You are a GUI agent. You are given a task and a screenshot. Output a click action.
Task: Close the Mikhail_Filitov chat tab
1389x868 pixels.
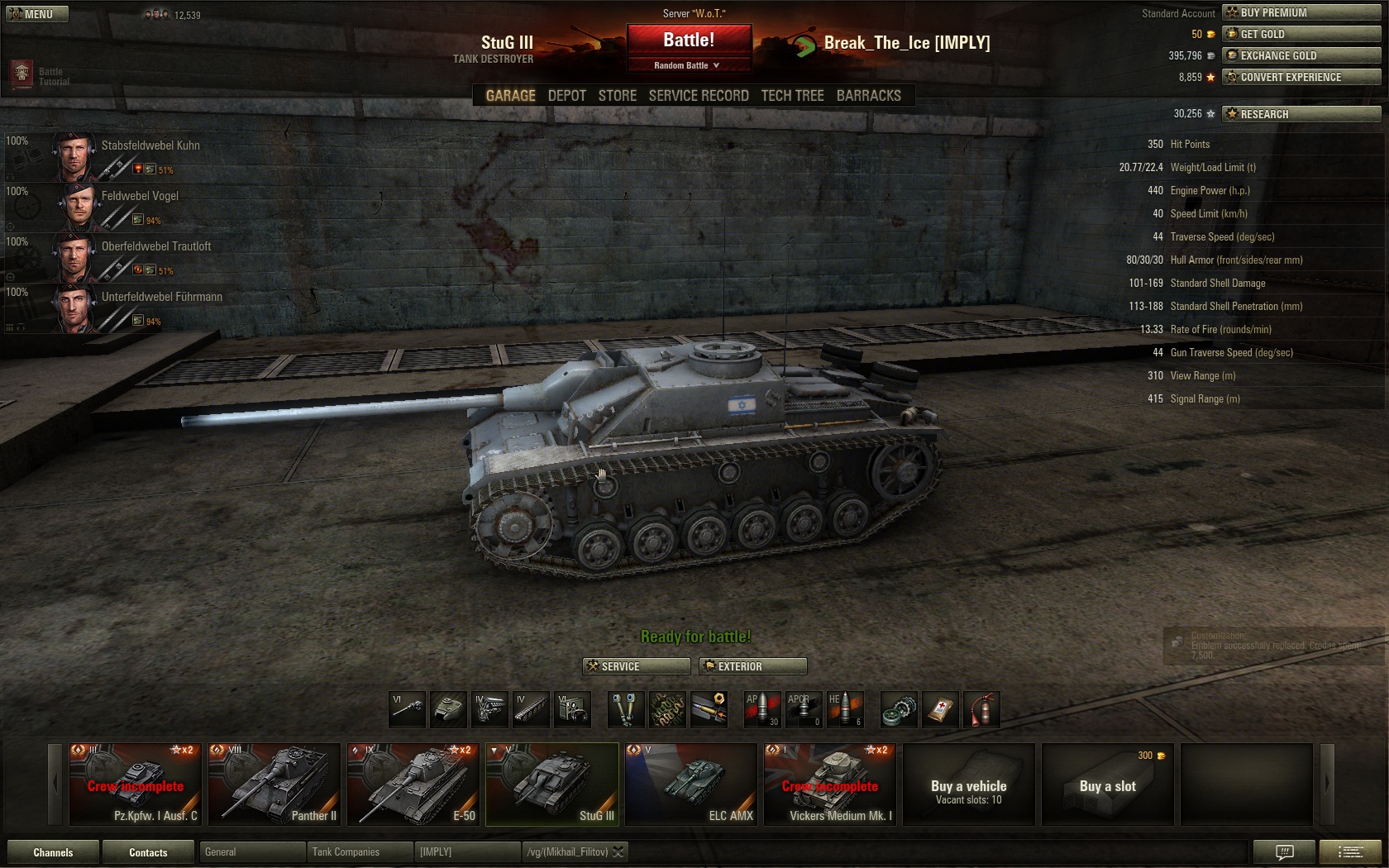coord(618,852)
